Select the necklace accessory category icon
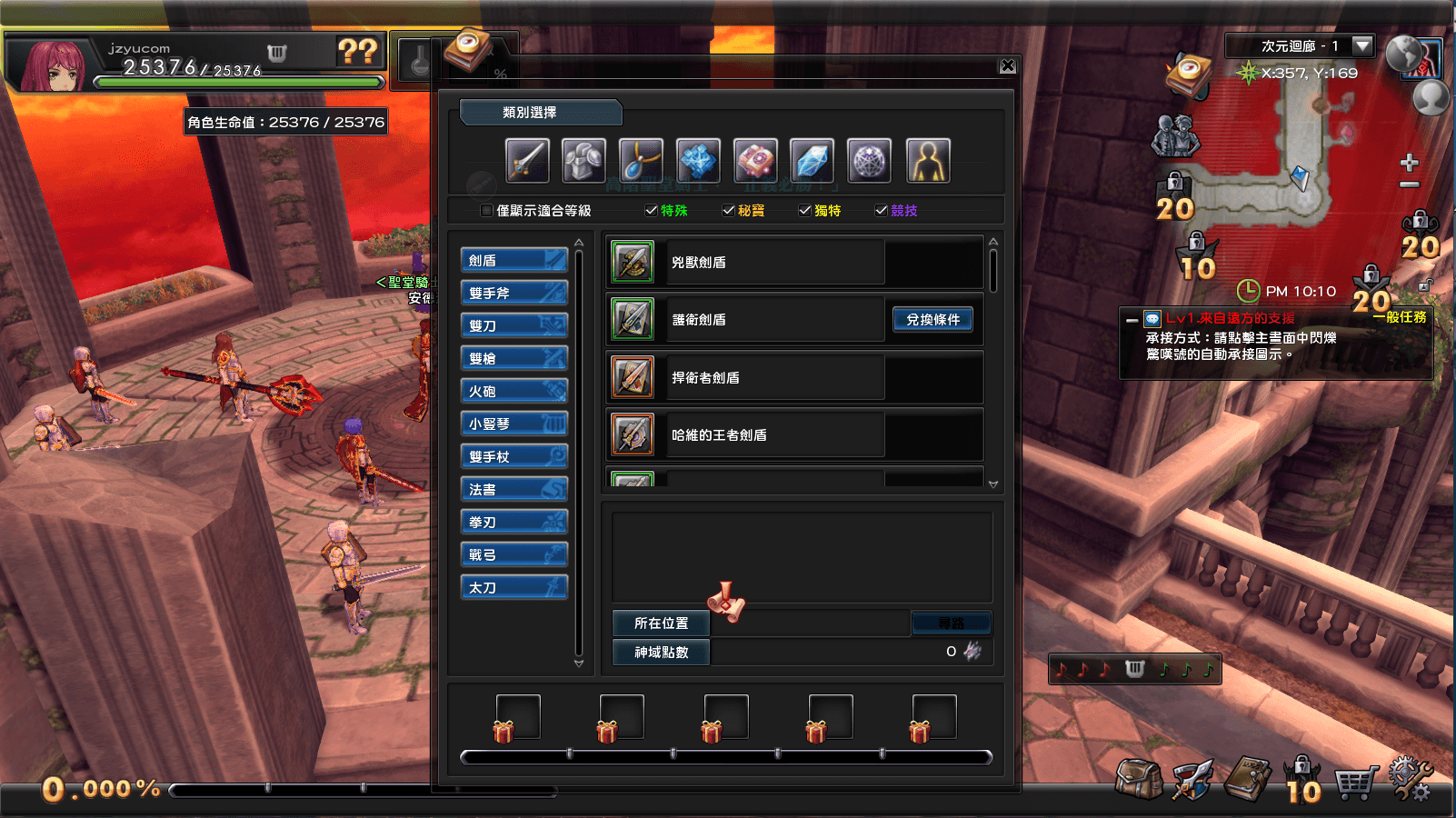 tap(641, 160)
